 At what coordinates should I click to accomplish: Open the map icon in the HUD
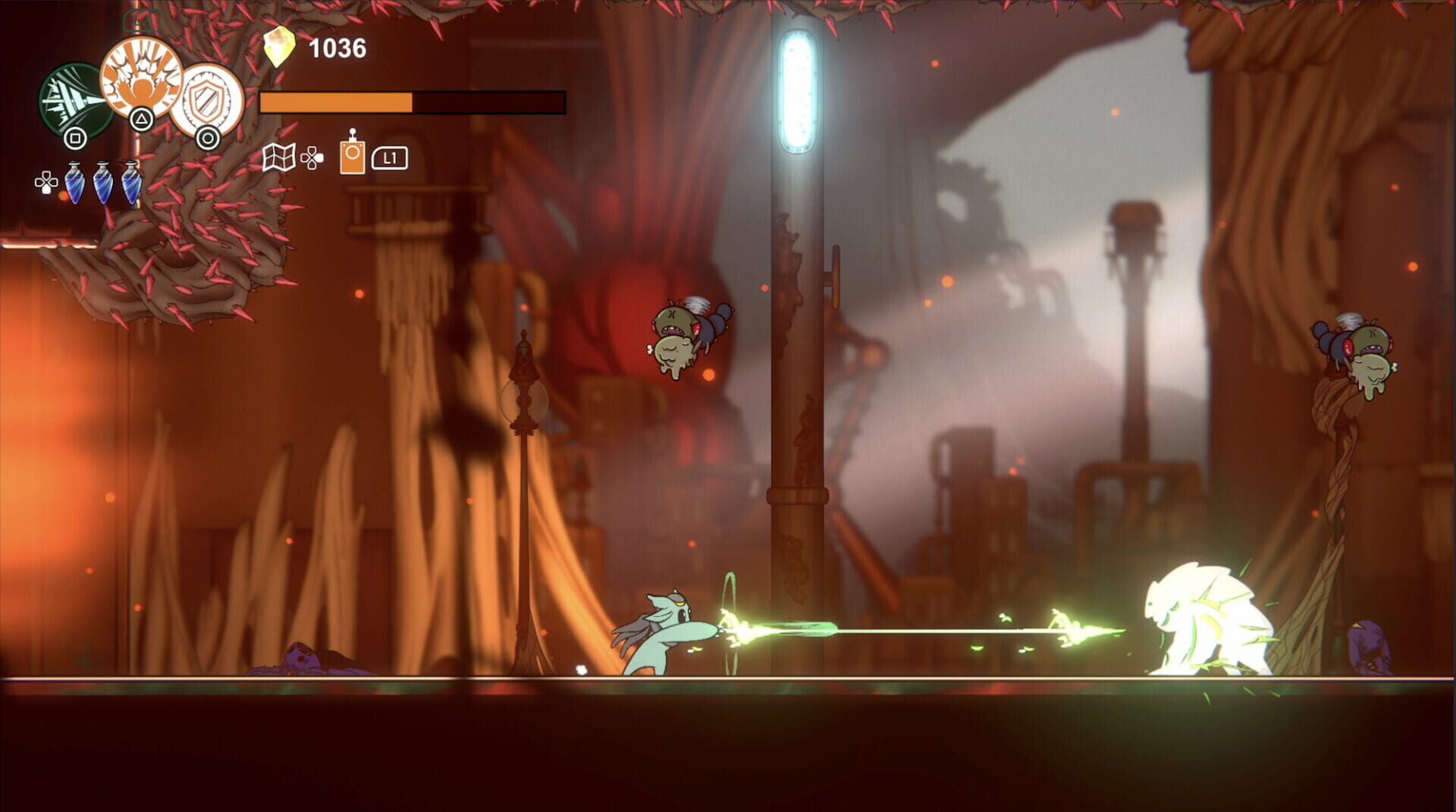tap(279, 158)
